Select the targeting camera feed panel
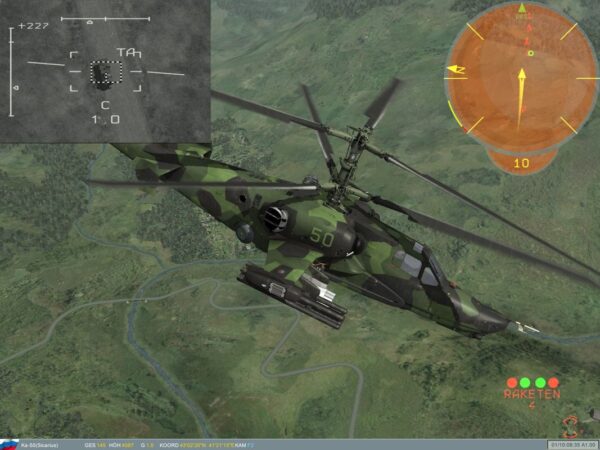Image resolution: width=600 pixels, height=450 pixels. pyautogui.click(x=104, y=70)
